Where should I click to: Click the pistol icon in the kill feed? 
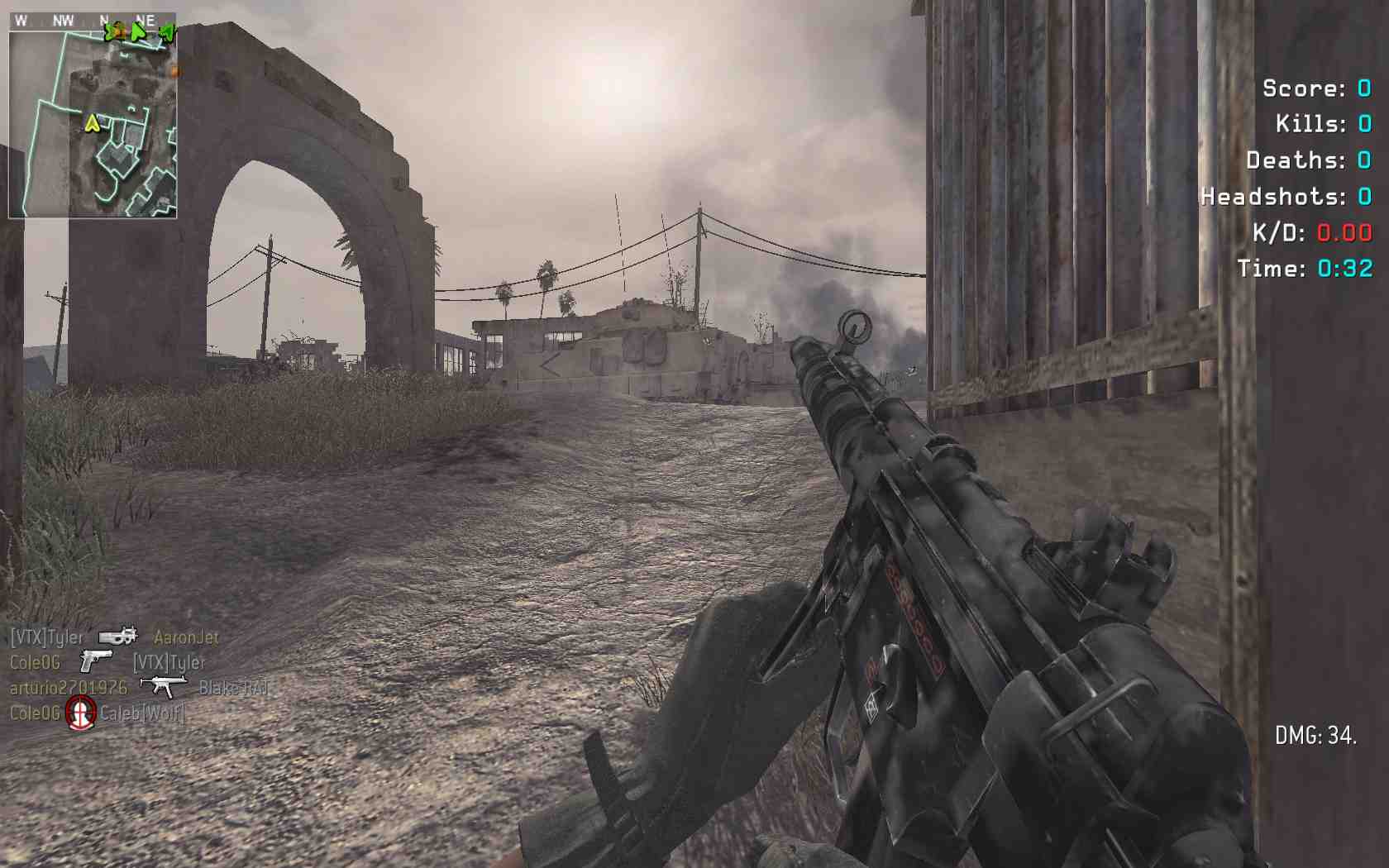pyautogui.click(x=96, y=661)
